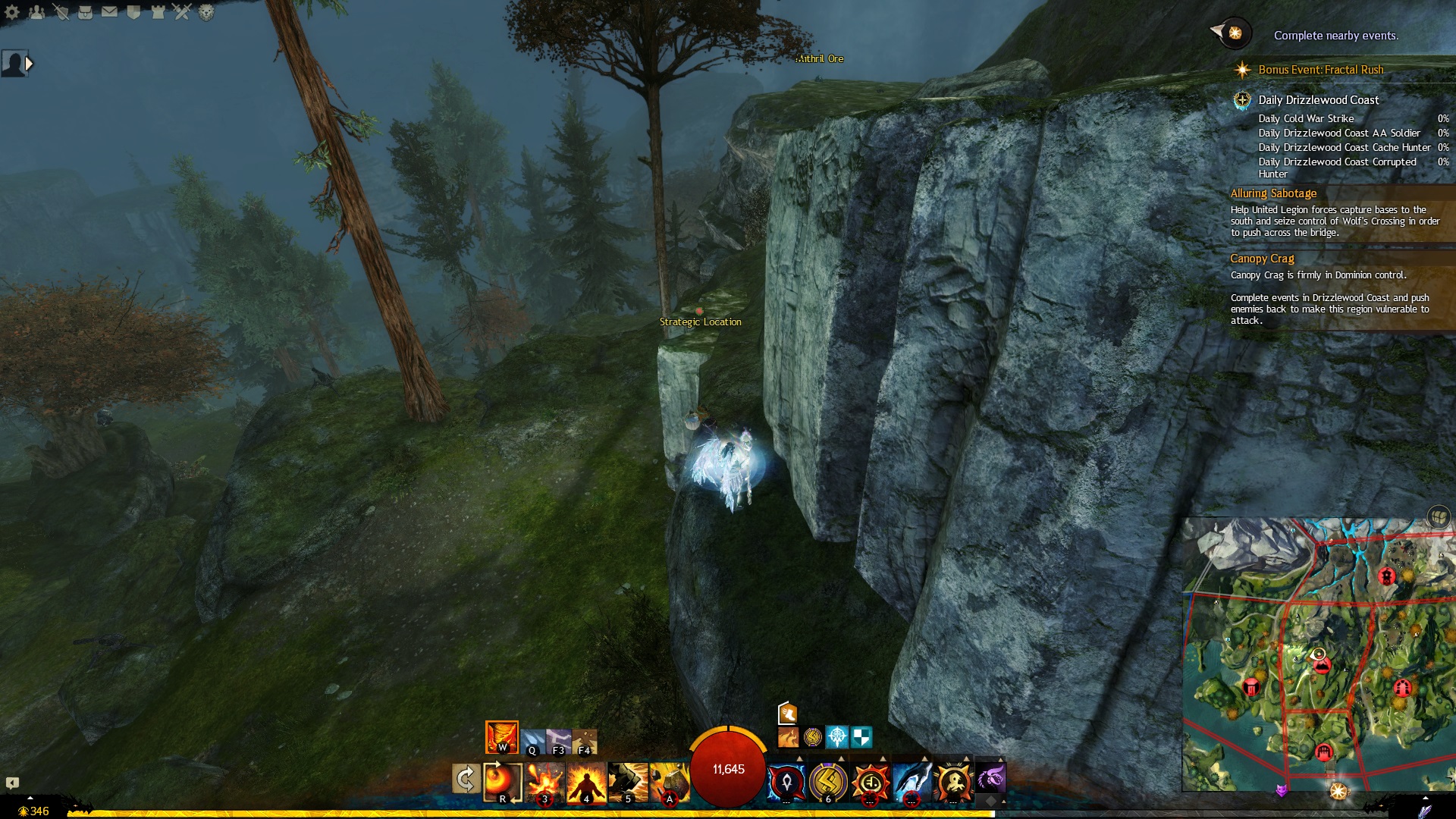Open the Black Lion lion-head icon

tap(206, 12)
